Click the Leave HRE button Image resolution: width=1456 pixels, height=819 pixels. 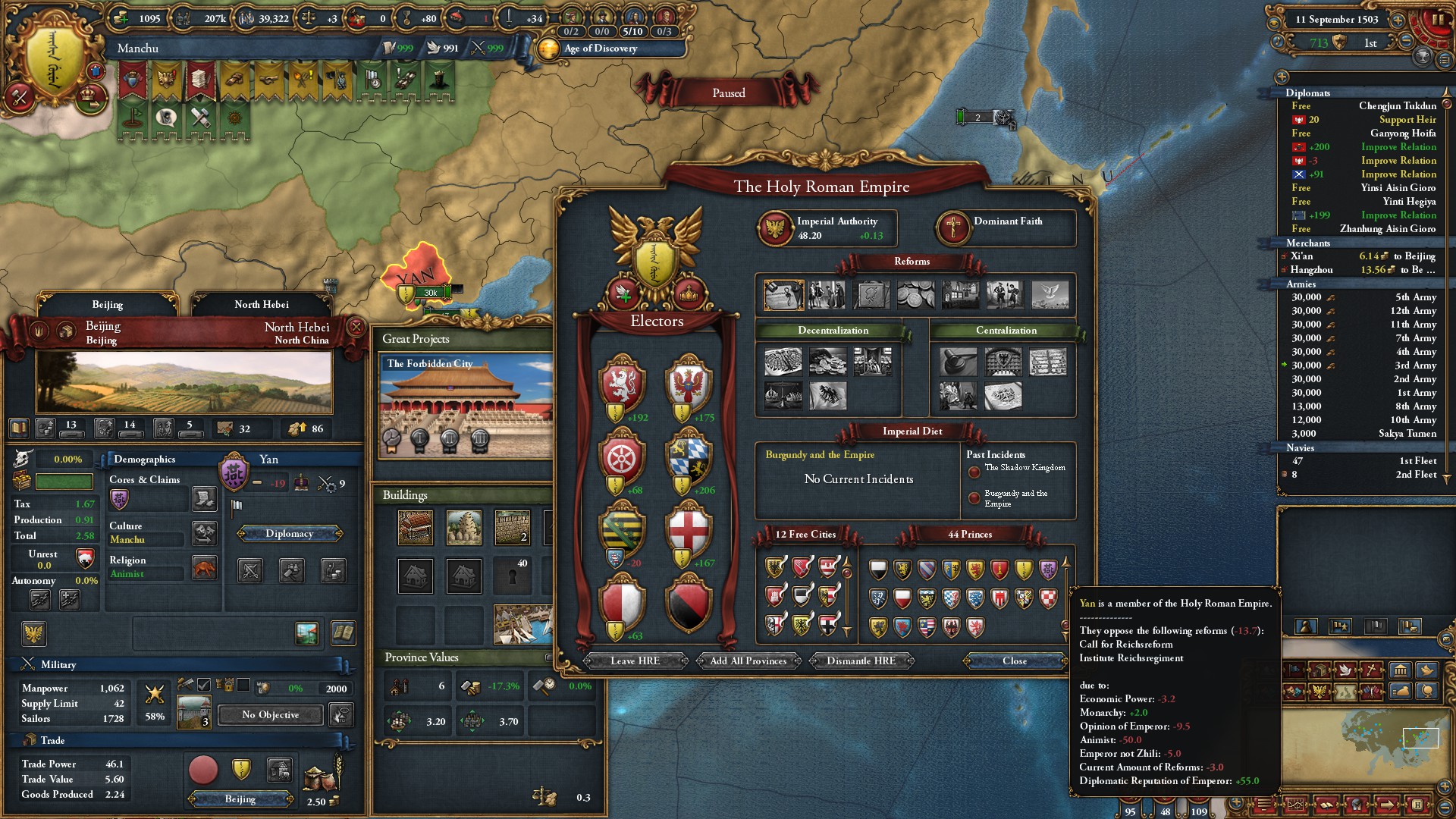[635, 661]
